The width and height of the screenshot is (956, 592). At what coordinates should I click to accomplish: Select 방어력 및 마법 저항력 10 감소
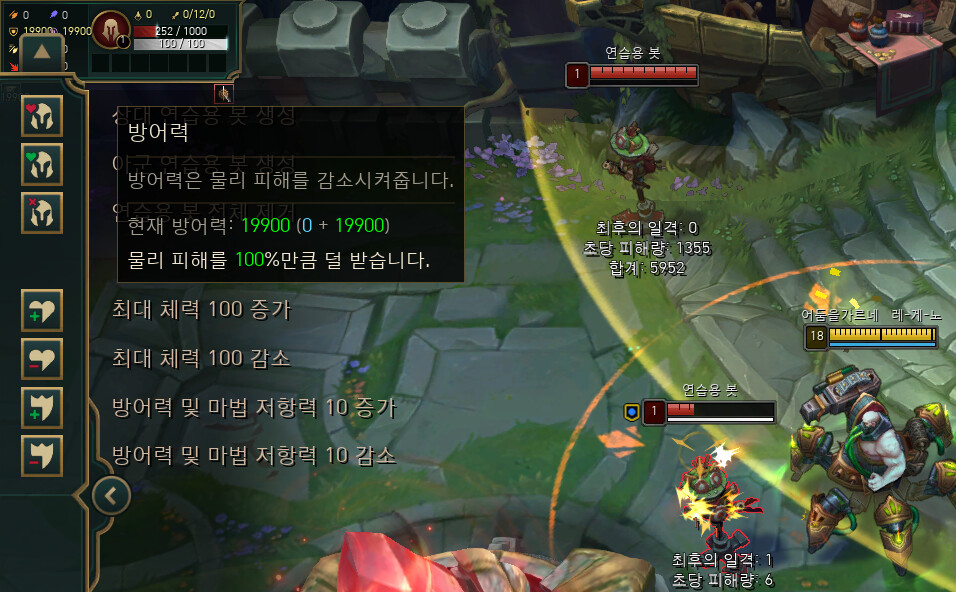254,456
